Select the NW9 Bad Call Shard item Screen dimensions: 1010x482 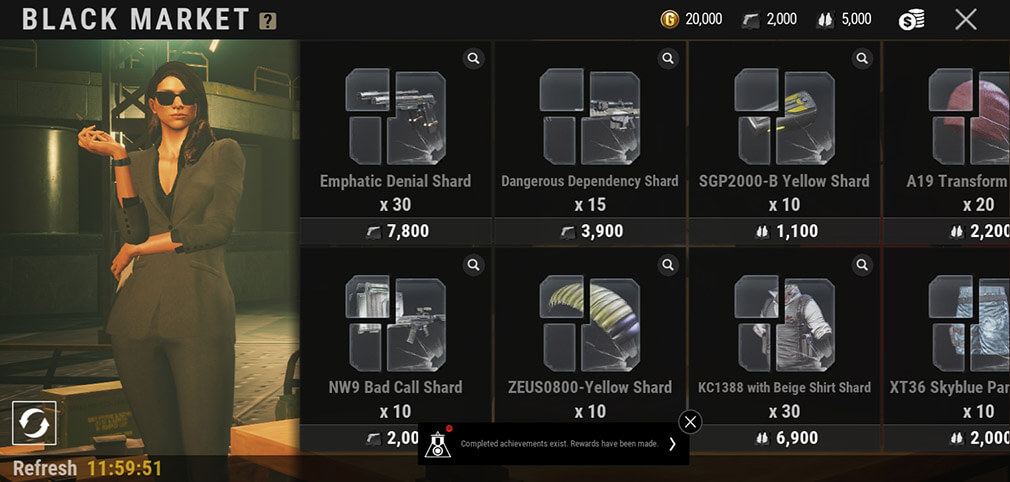[395, 324]
